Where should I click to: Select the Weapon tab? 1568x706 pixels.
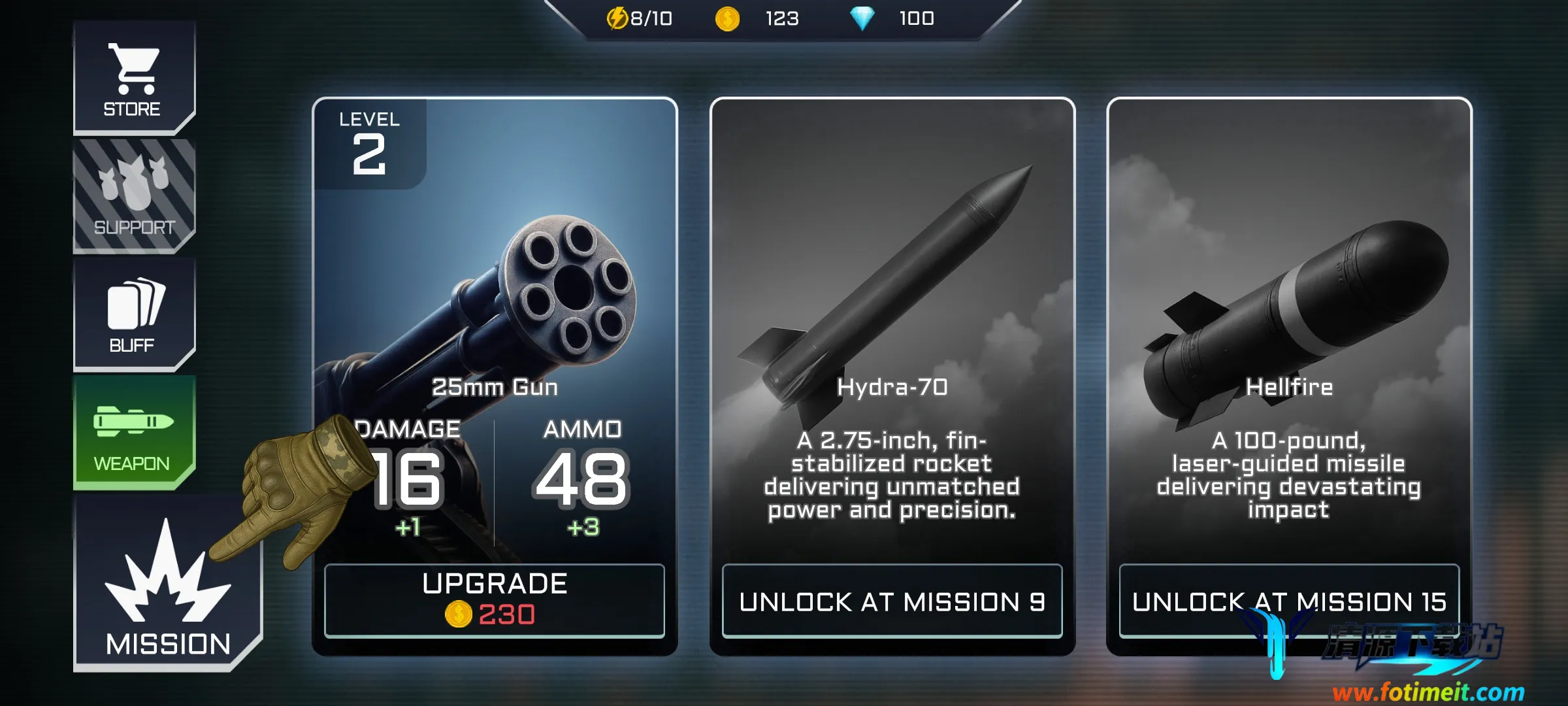coord(133,432)
